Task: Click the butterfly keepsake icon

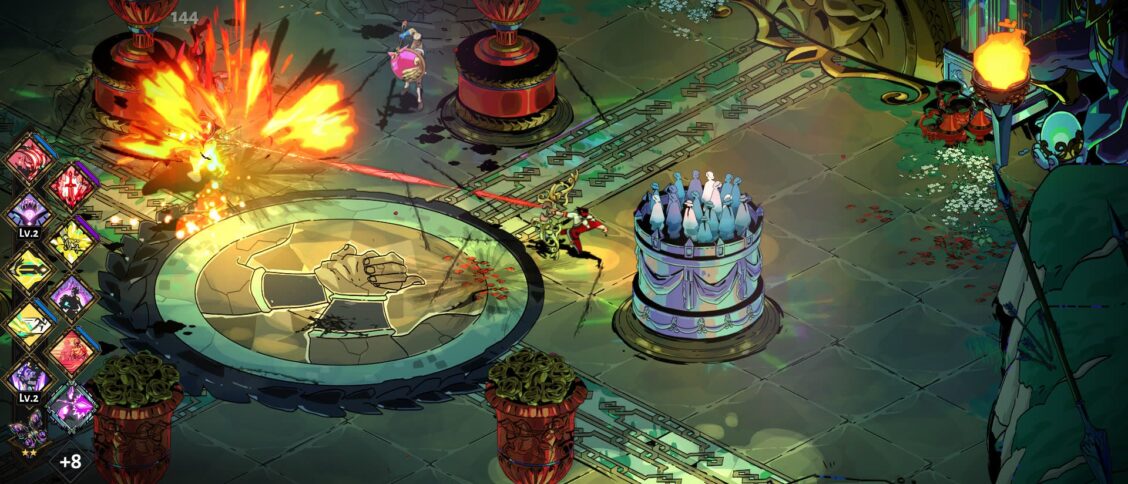Action: pyautogui.click(x=27, y=436)
